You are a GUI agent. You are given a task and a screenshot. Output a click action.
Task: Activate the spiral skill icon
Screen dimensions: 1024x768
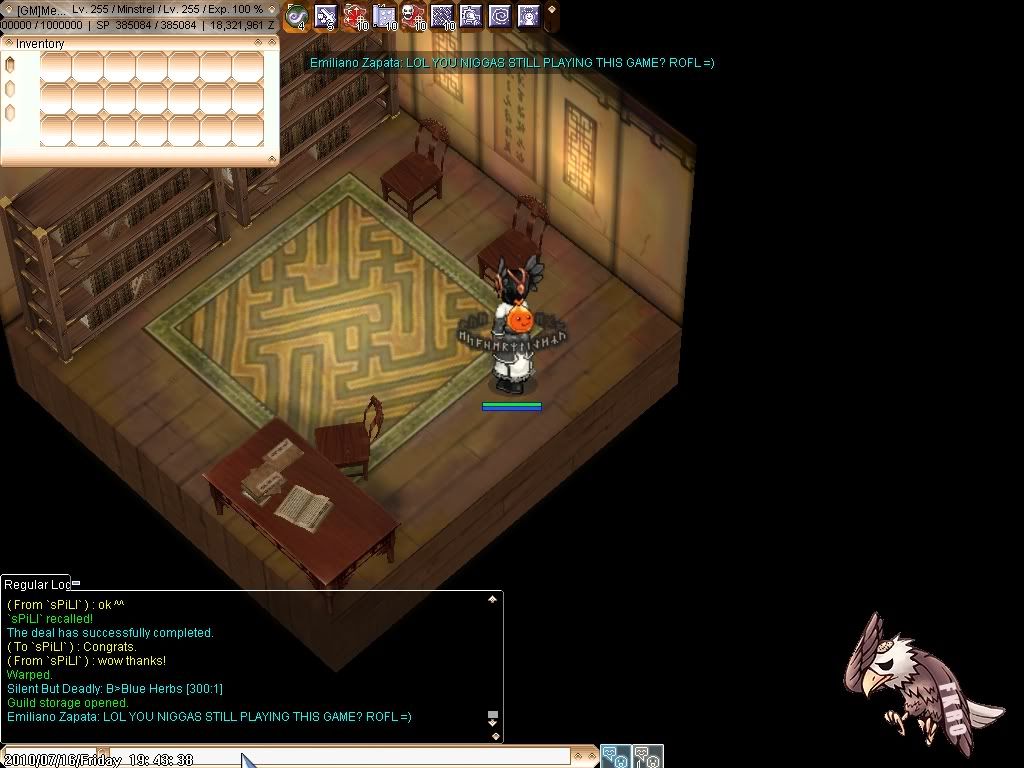(x=500, y=16)
